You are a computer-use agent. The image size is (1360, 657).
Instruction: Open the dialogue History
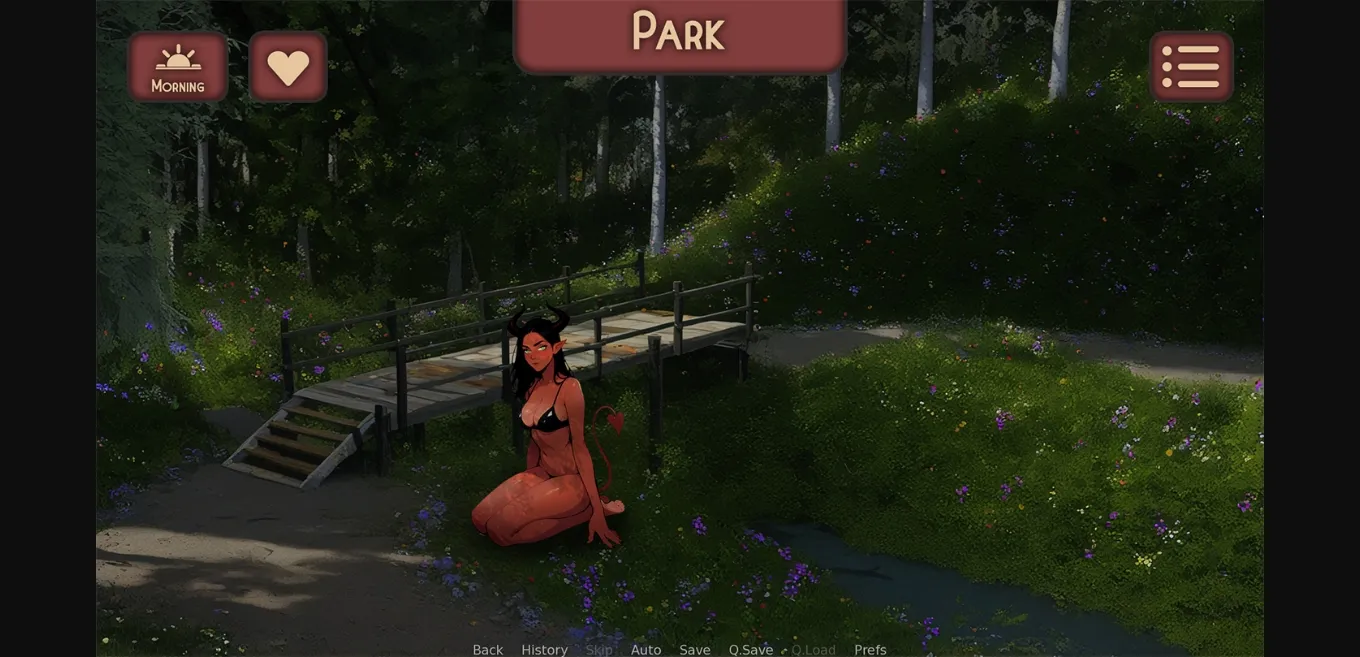pos(544,650)
